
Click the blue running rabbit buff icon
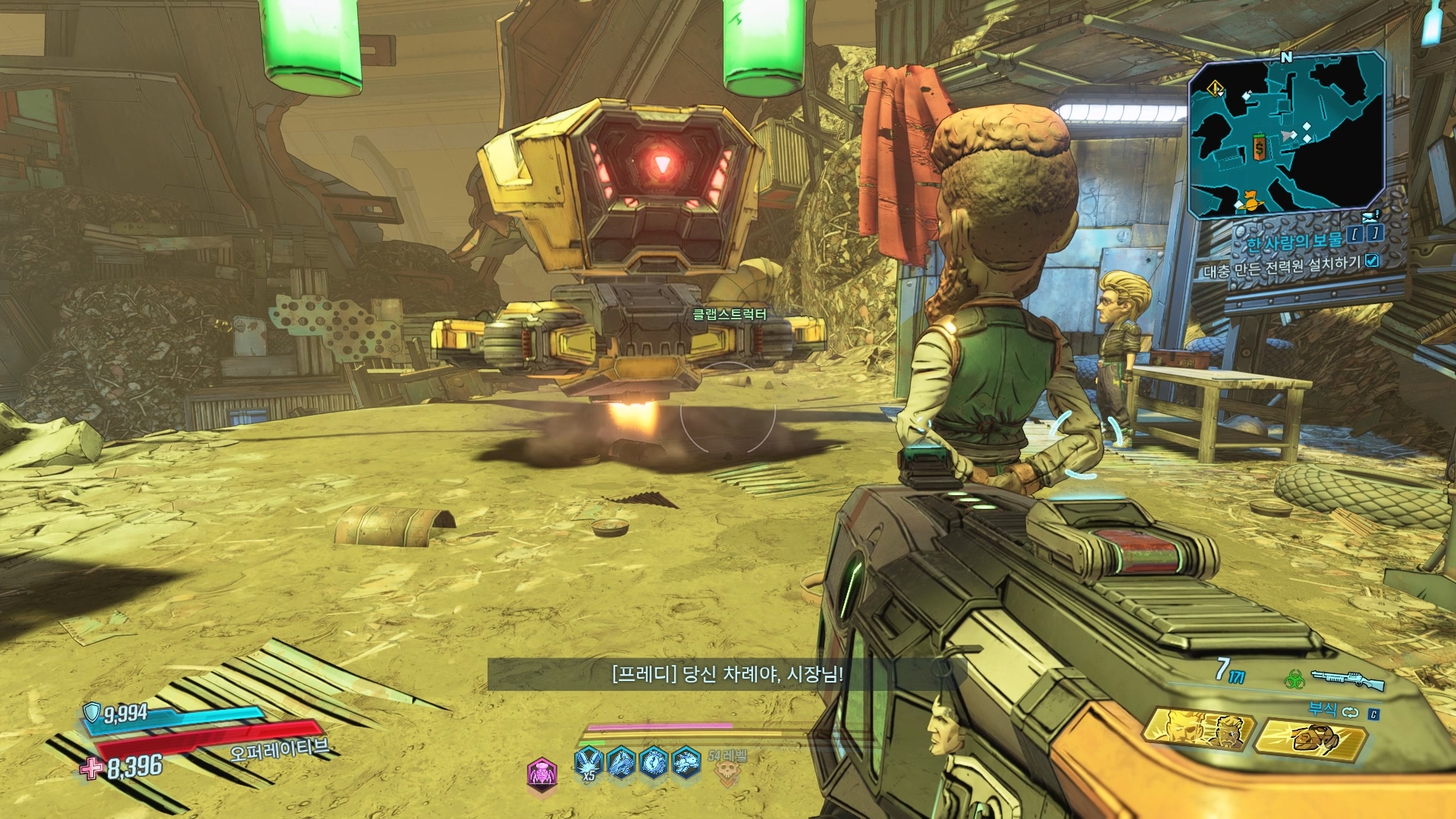(686, 762)
